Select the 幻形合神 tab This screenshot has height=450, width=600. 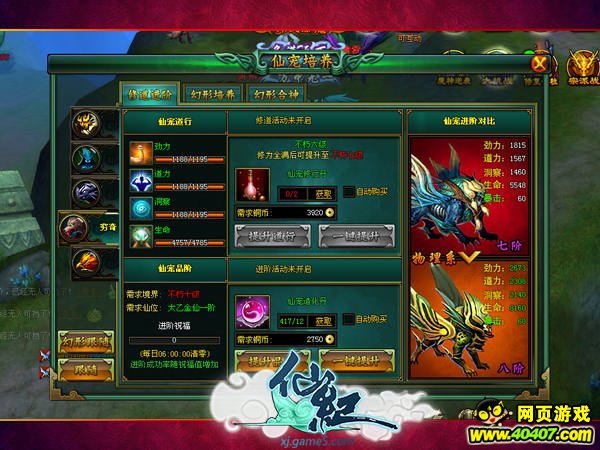[273, 94]
